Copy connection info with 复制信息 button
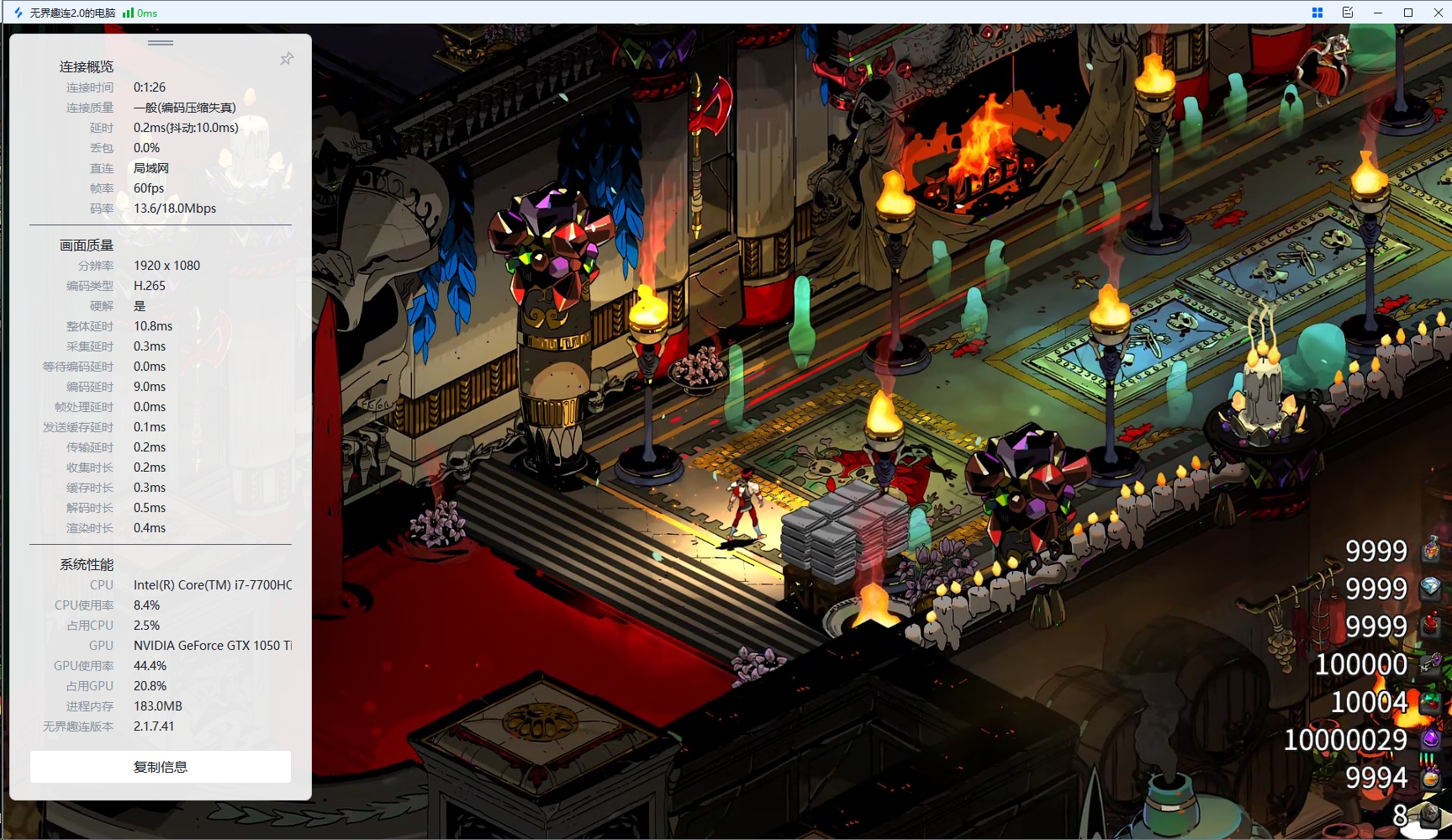This screenshot has width=1452, height=840. tap(161, 767)
